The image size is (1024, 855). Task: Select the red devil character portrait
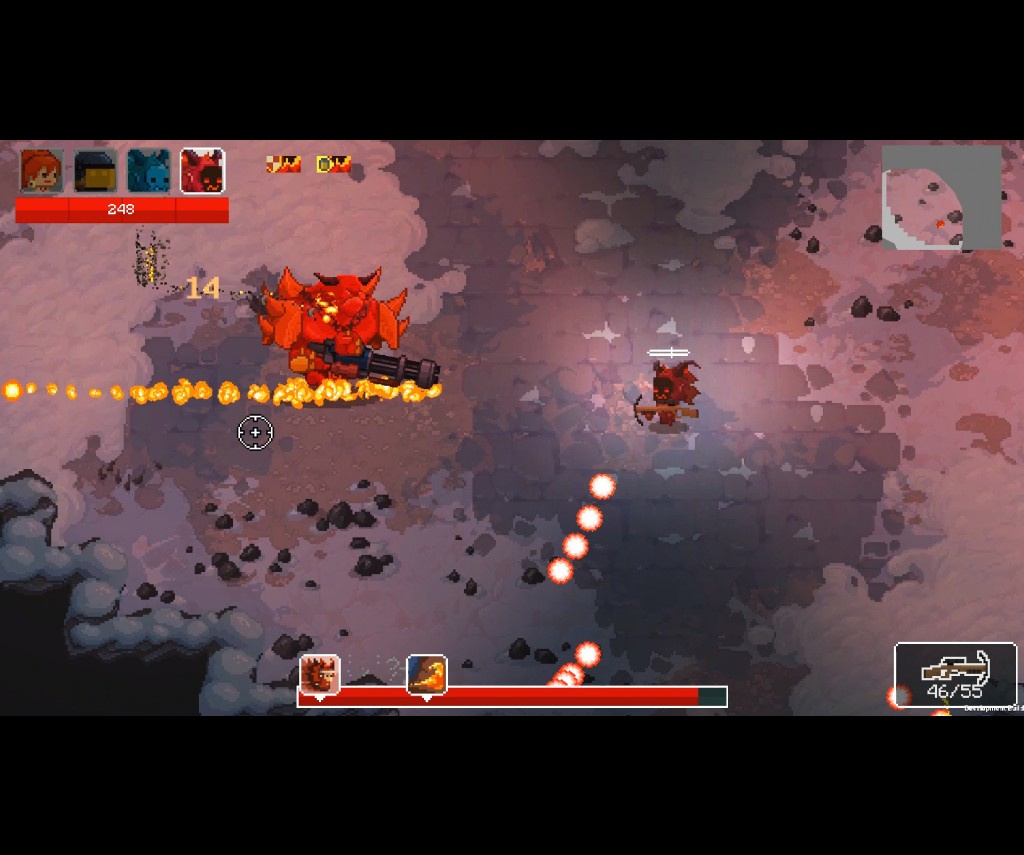point(202,171)
